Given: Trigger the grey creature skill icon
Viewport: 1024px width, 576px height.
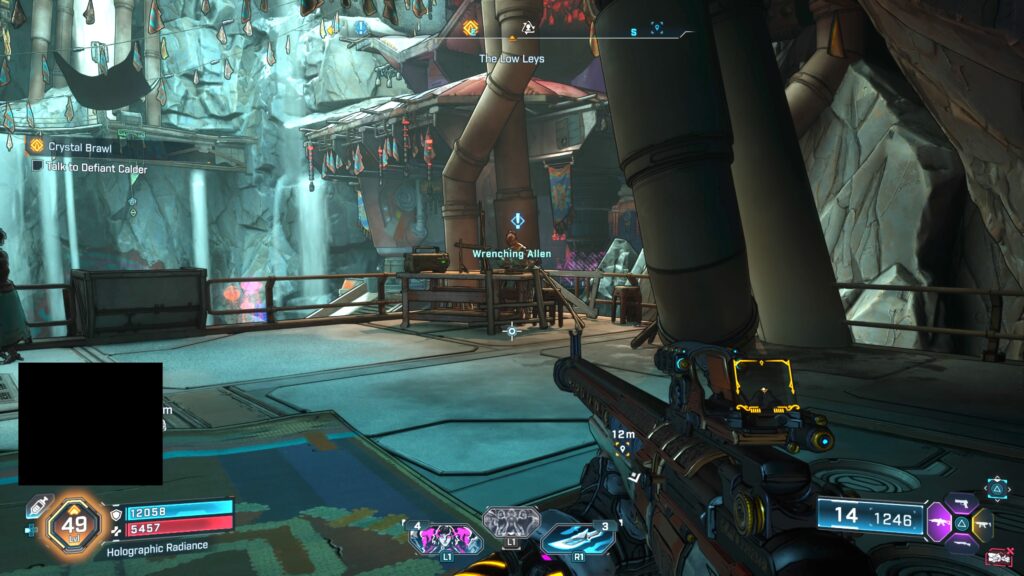Looking at the screenshot, I should [x=511, y=521].
